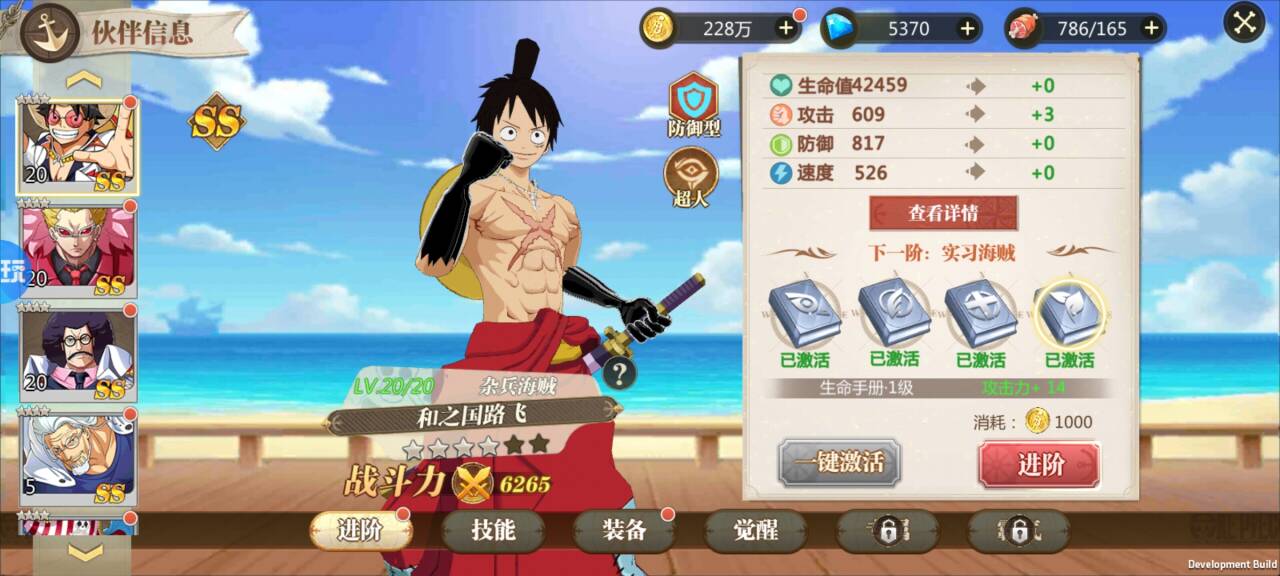The height and width of the screenshot is (576, 1280).
Task: Open 查看详情 attribute details
Action: point(943,213)
